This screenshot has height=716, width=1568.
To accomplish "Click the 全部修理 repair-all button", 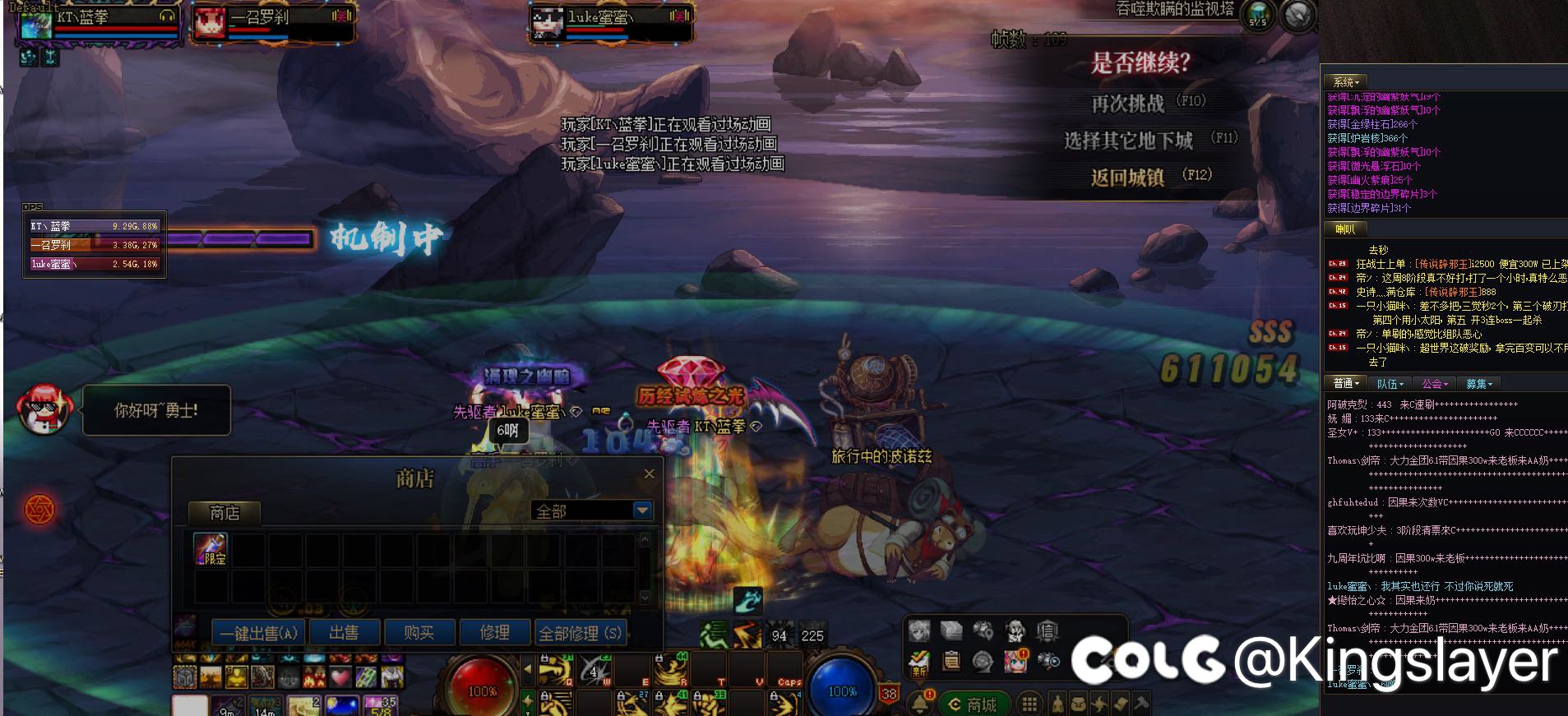I will pos(580,633).
